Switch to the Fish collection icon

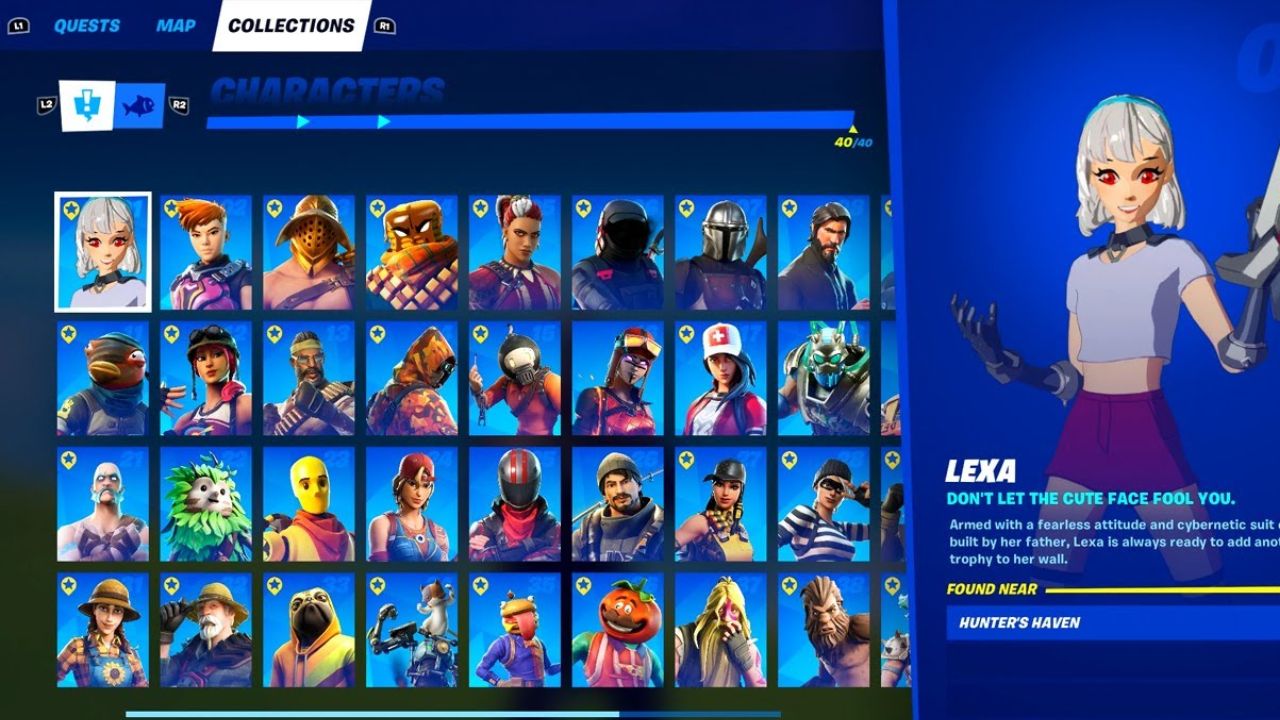[x=140, y=107]
